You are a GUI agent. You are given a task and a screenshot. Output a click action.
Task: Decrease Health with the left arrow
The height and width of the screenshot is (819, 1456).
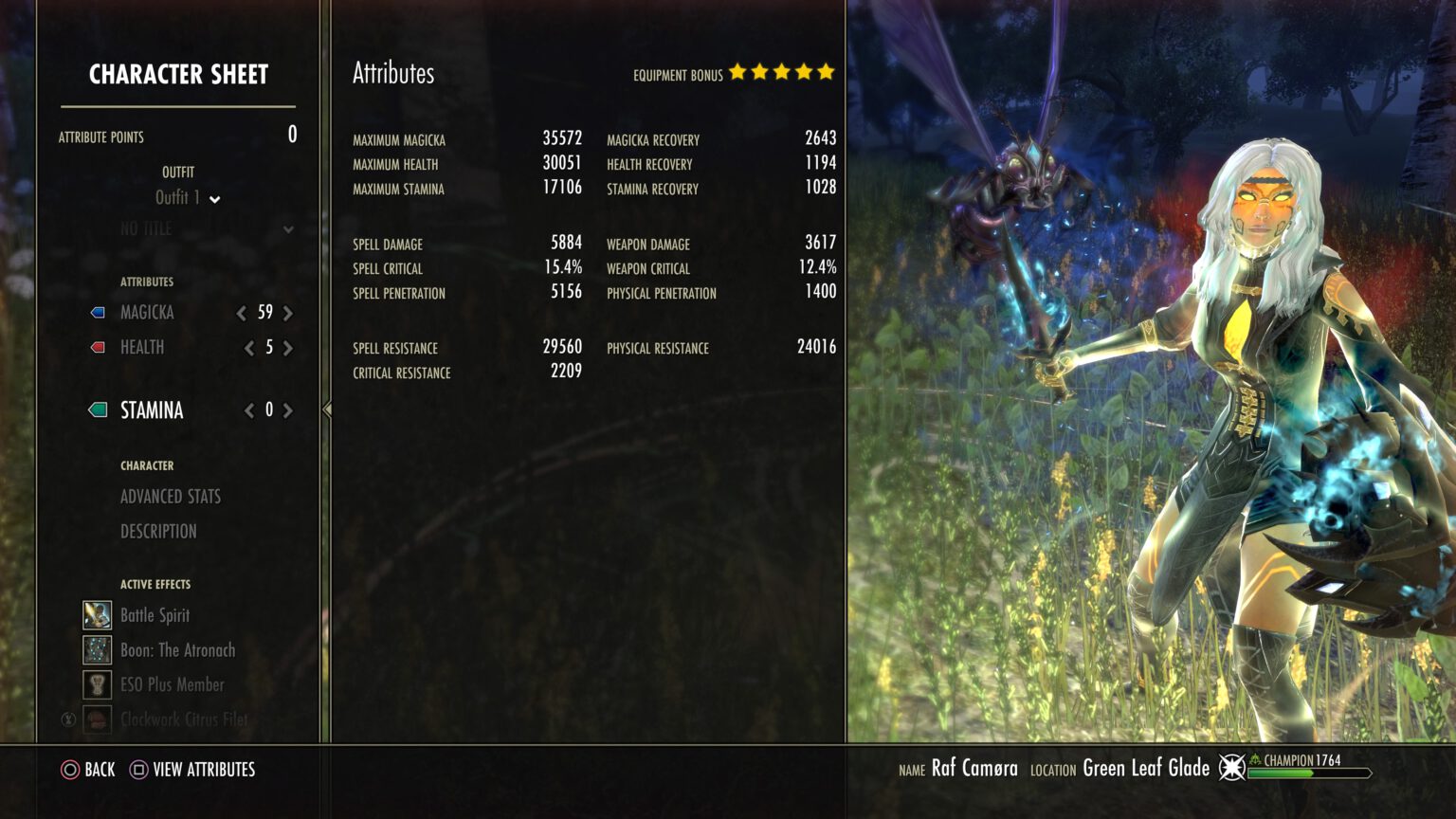pyautogui.click(x=248, y=347)
